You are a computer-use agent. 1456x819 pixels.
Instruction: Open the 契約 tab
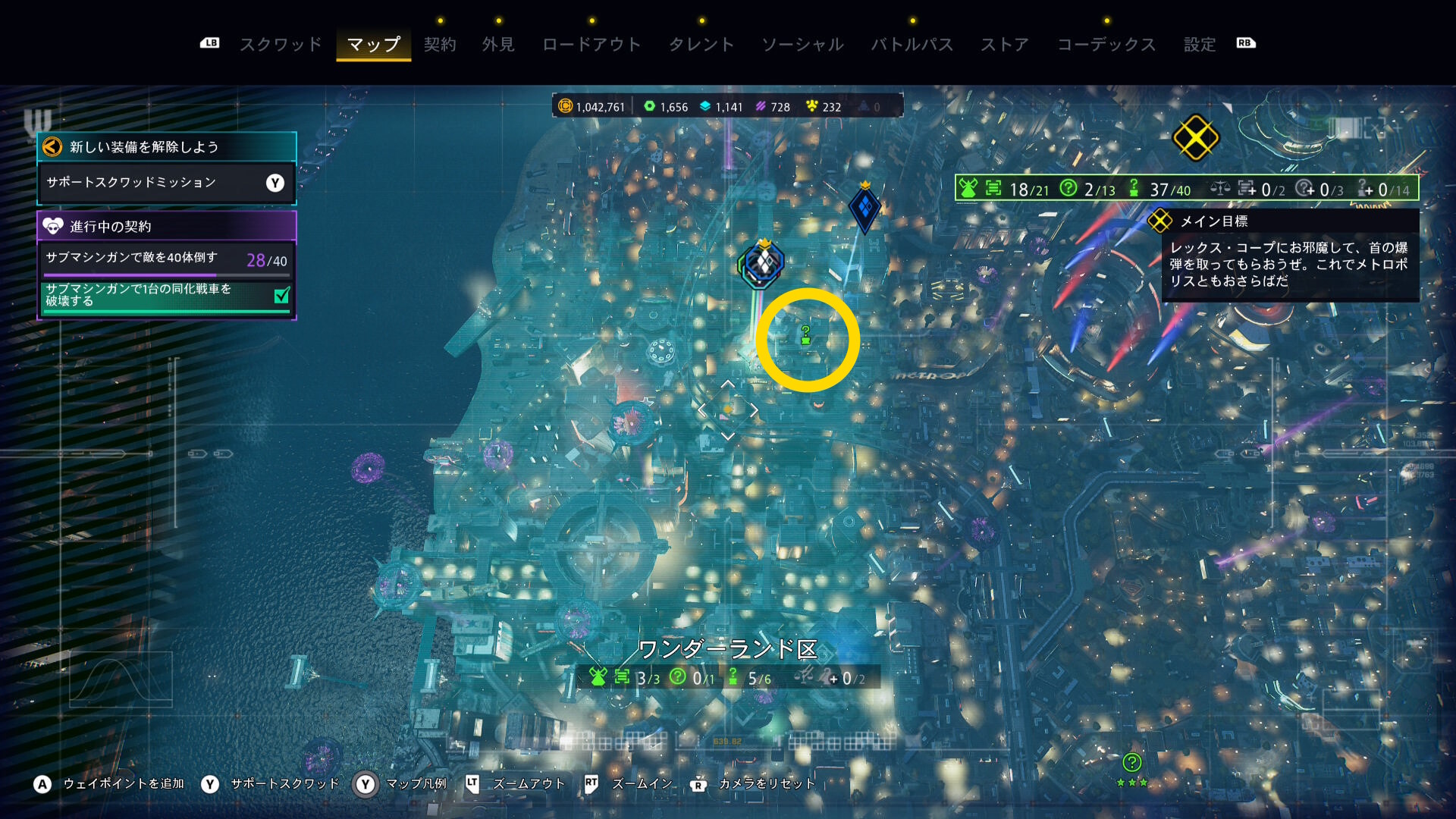pyautogui.click(x=440, y=45)
